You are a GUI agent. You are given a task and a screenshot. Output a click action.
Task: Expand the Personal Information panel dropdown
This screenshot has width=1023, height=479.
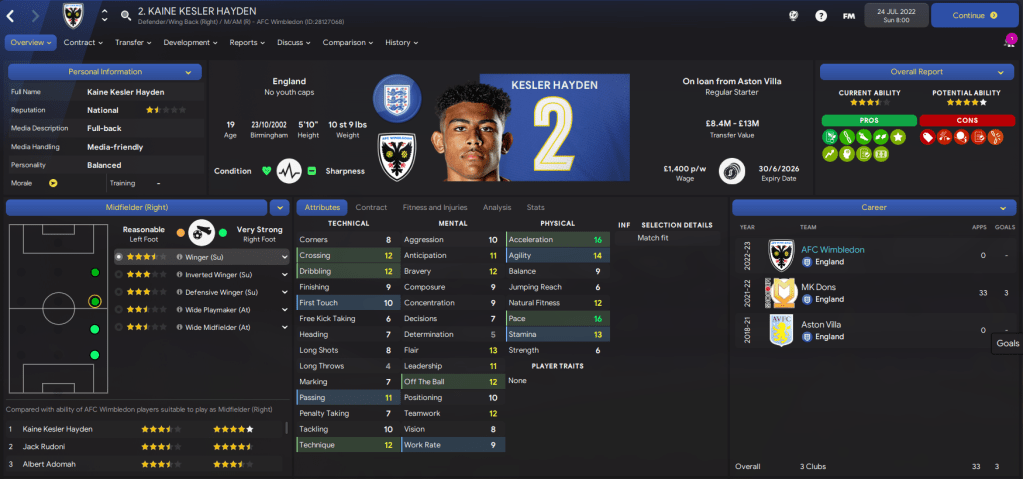click(x=188, y=72)
